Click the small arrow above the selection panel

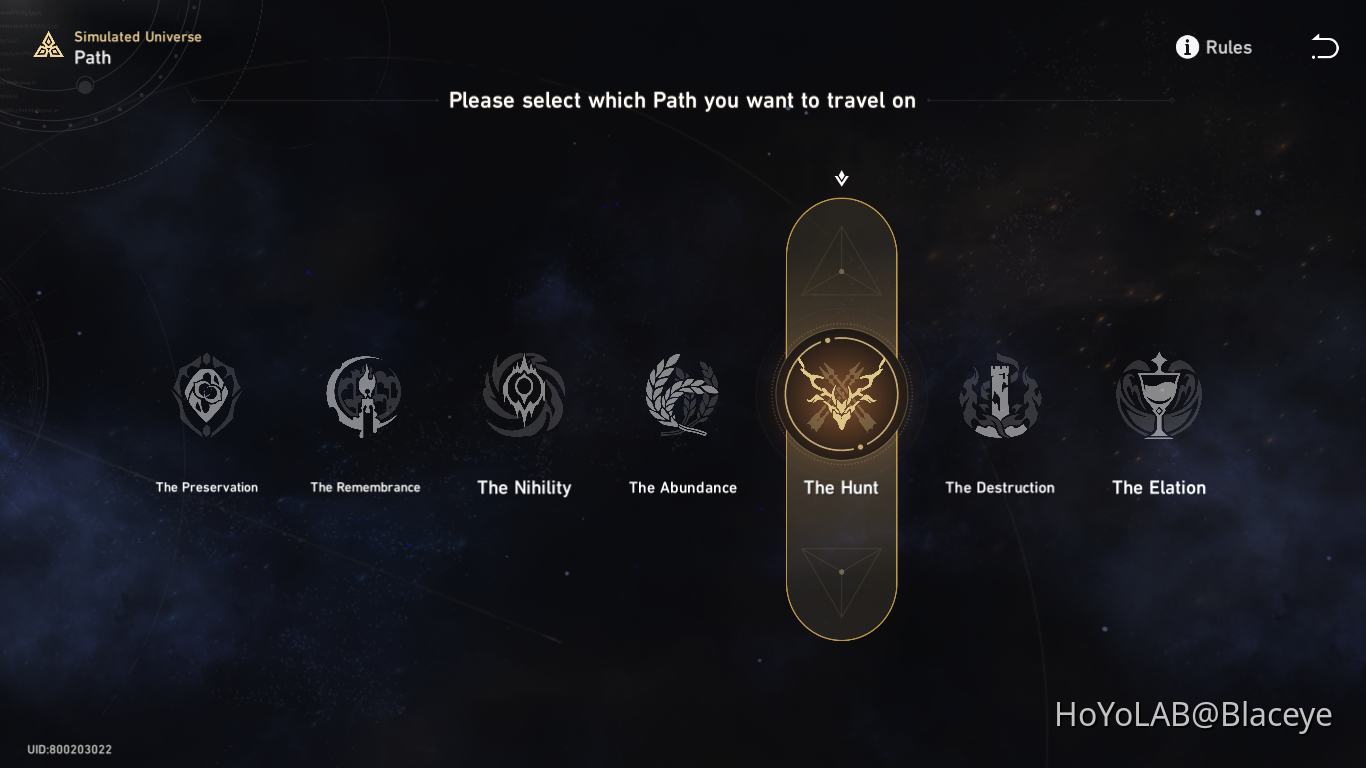point(840,177)
